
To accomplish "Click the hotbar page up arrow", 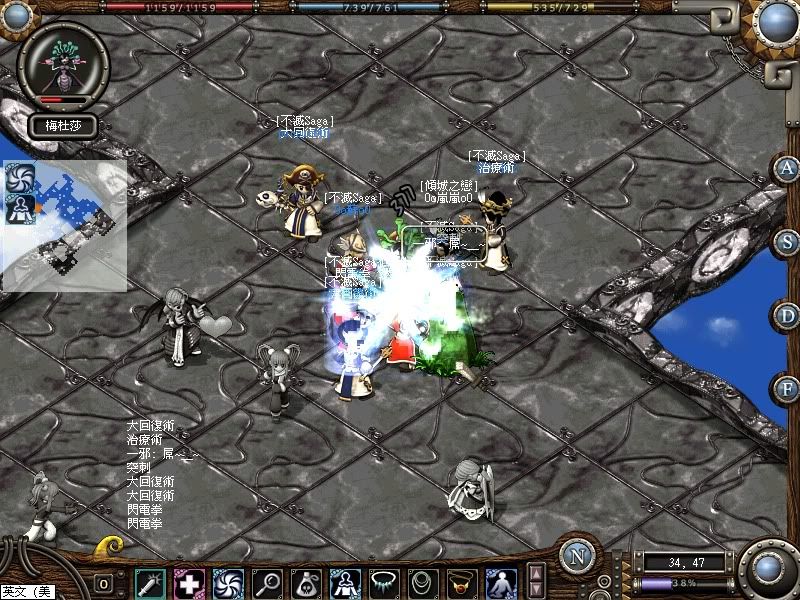I will point(536,574).
